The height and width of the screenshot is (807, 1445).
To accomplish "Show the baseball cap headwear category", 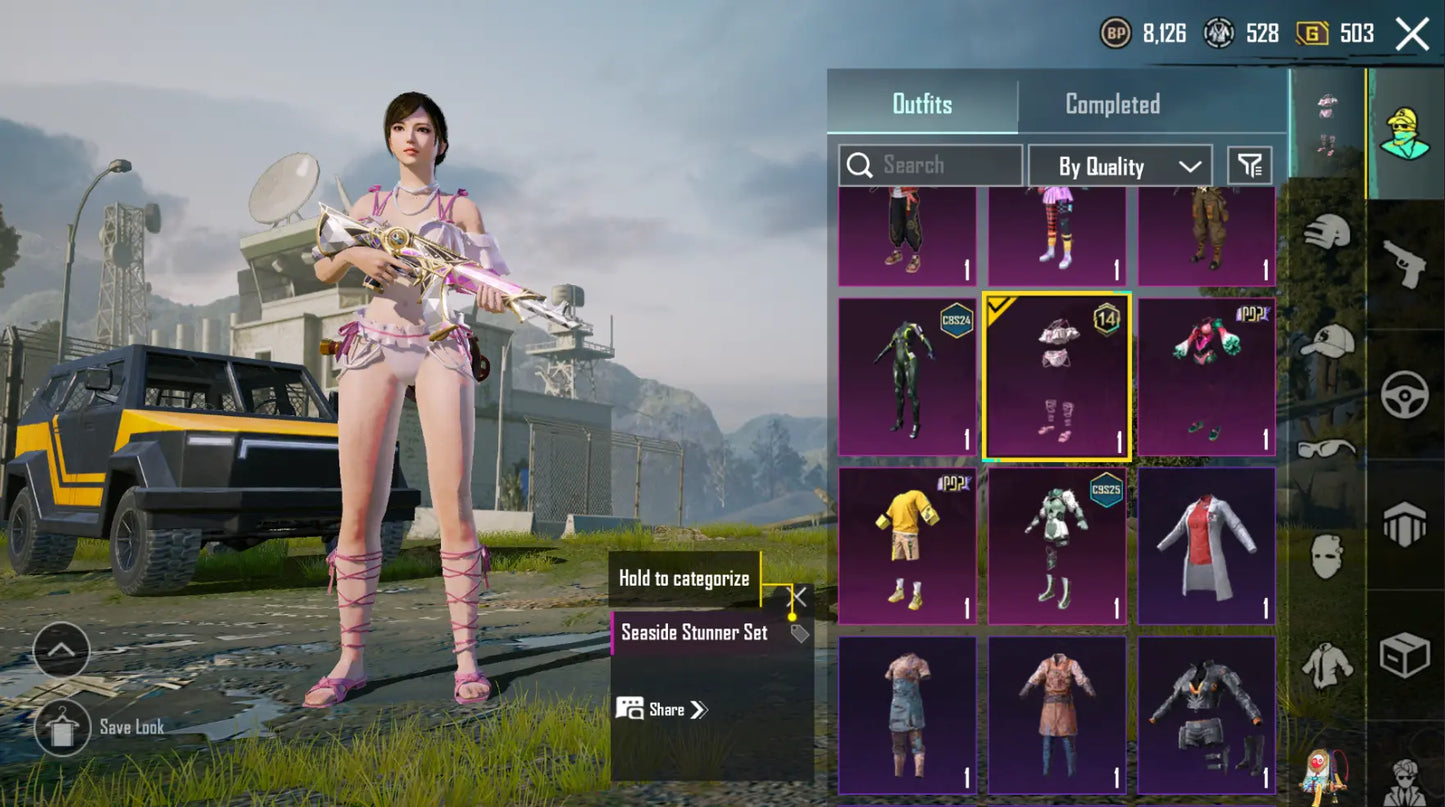I will pyautogui.click(x=1326, y=342).
